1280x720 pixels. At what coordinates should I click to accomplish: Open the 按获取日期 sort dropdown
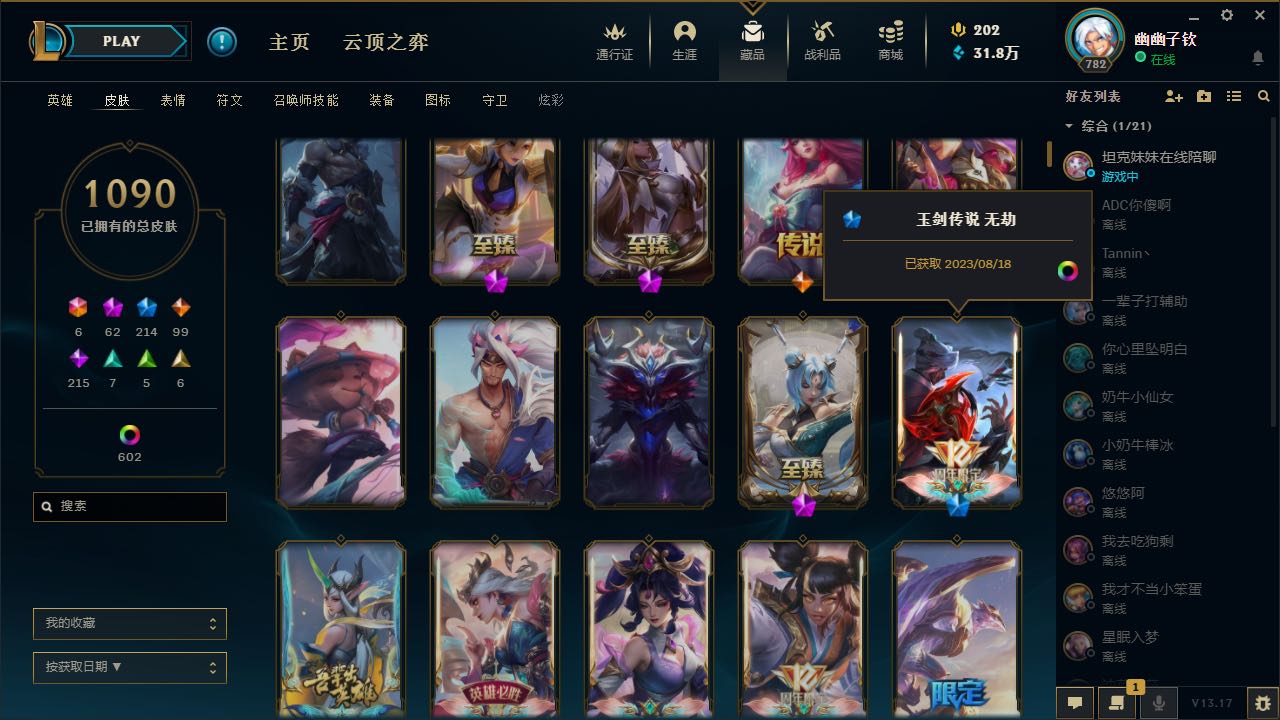coord(129,667)
